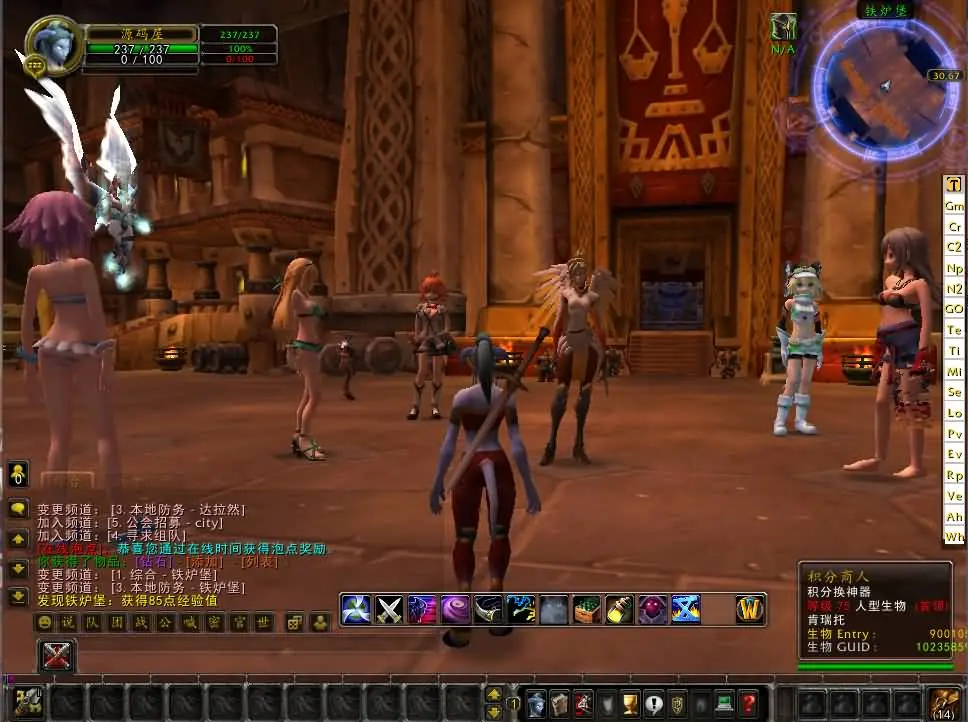Click the crossed-out swords stance button
The image size is (968, 722).
pyautogui.click(x=57, y=656)
